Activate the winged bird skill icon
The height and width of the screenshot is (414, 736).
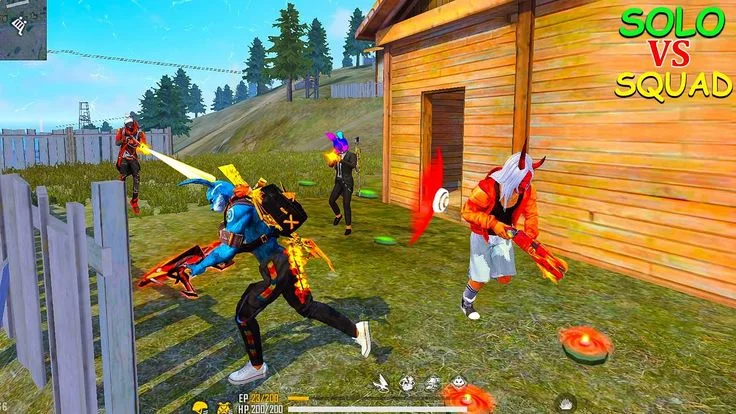381,382
